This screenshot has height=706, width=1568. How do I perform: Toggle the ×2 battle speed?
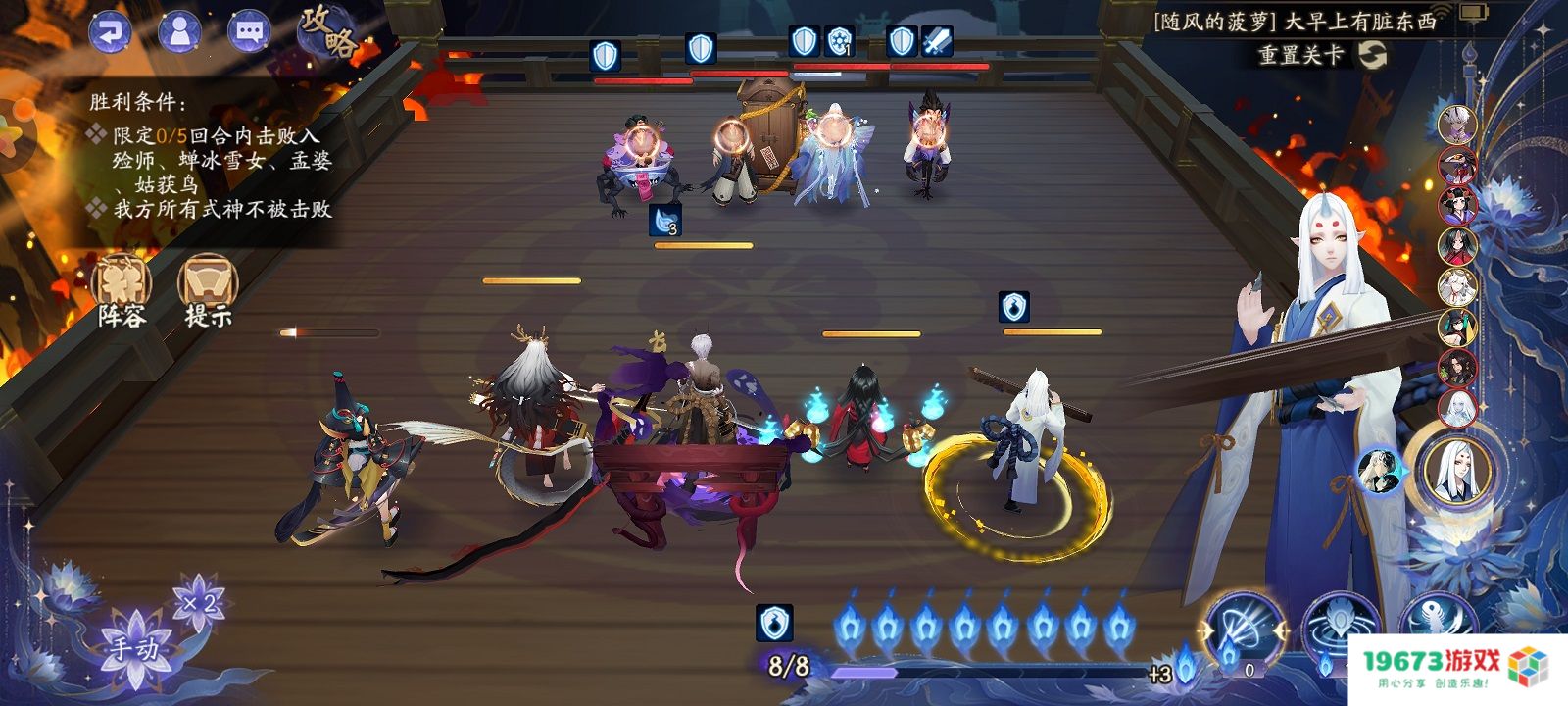199,601
